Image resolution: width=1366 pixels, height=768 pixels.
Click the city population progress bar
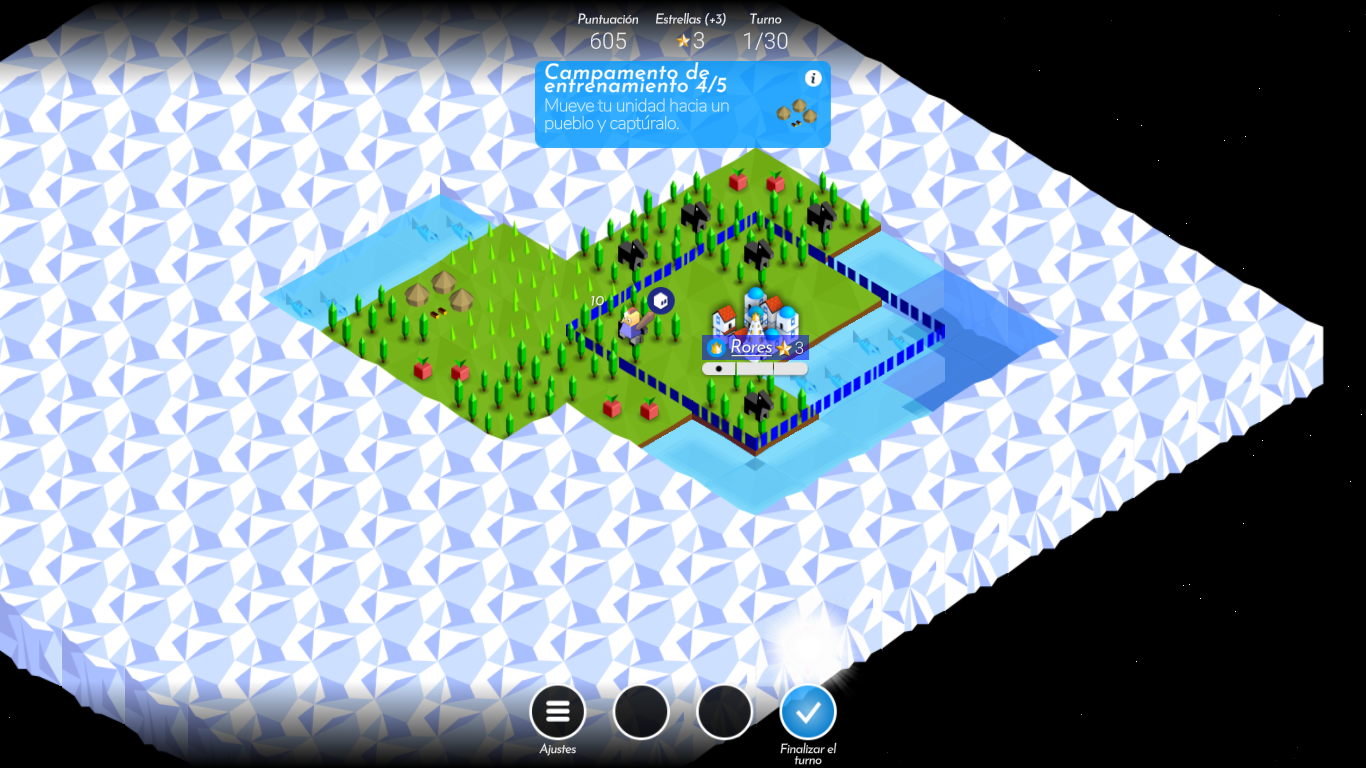pos(755,367)
